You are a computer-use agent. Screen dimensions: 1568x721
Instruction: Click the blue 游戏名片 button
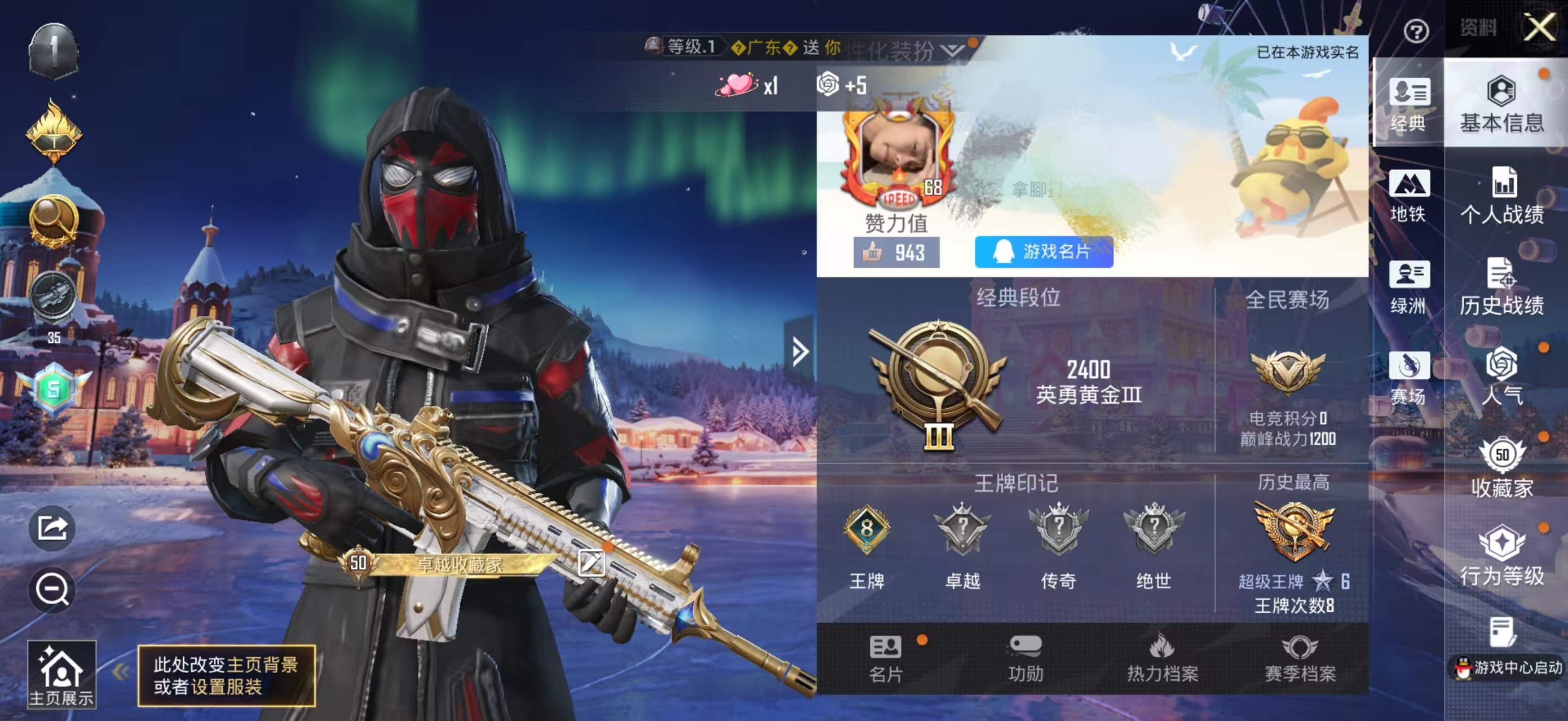pyautogui.click(x=1043, y=252)
